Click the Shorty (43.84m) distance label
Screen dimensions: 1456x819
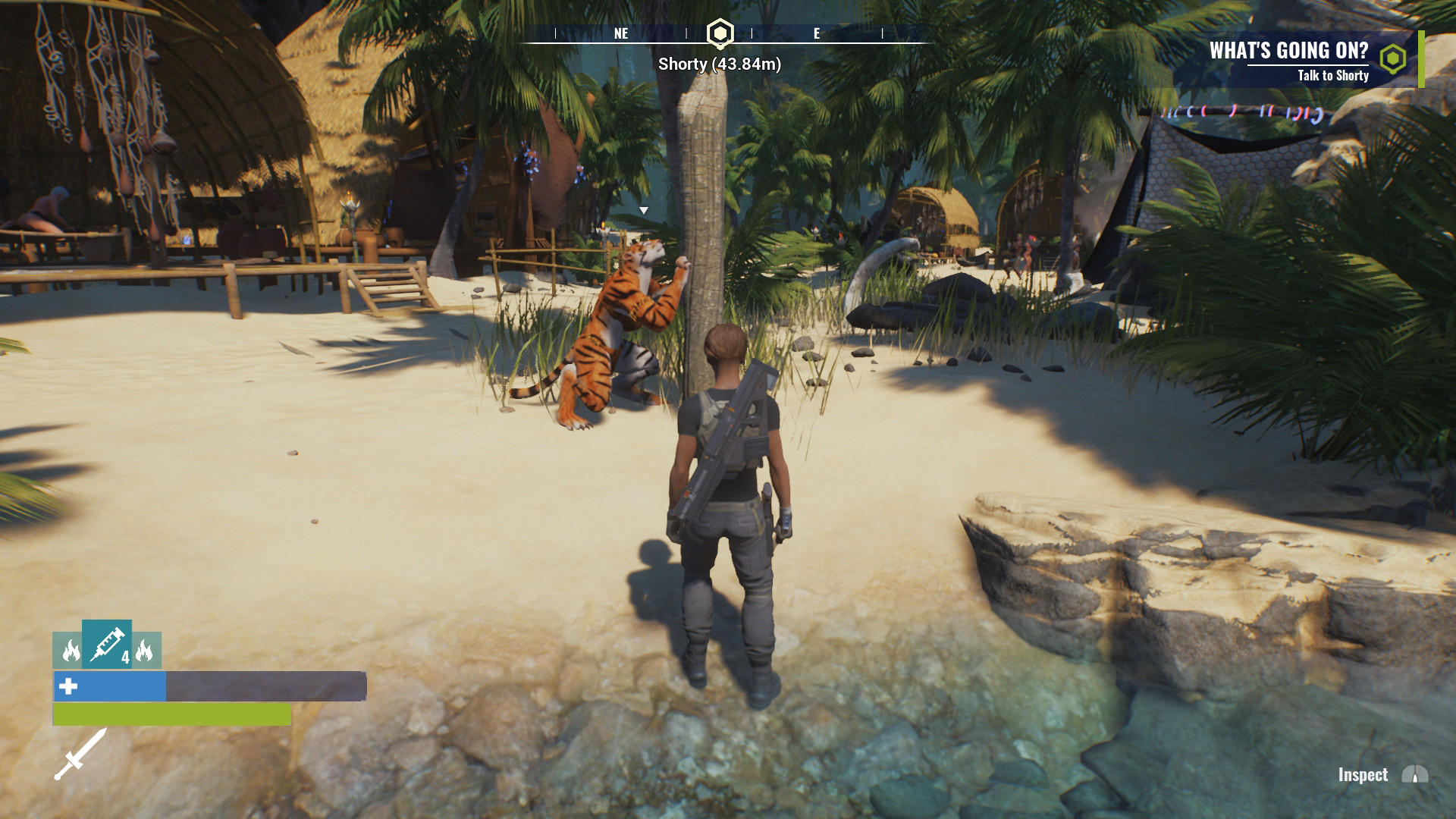[x=717, y=65]
